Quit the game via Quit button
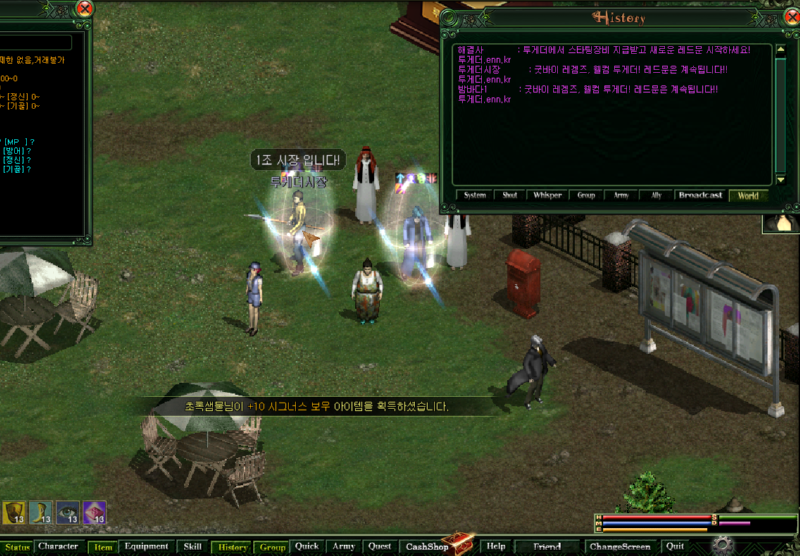This screenshot has width=800, height=556. point(676,547)
